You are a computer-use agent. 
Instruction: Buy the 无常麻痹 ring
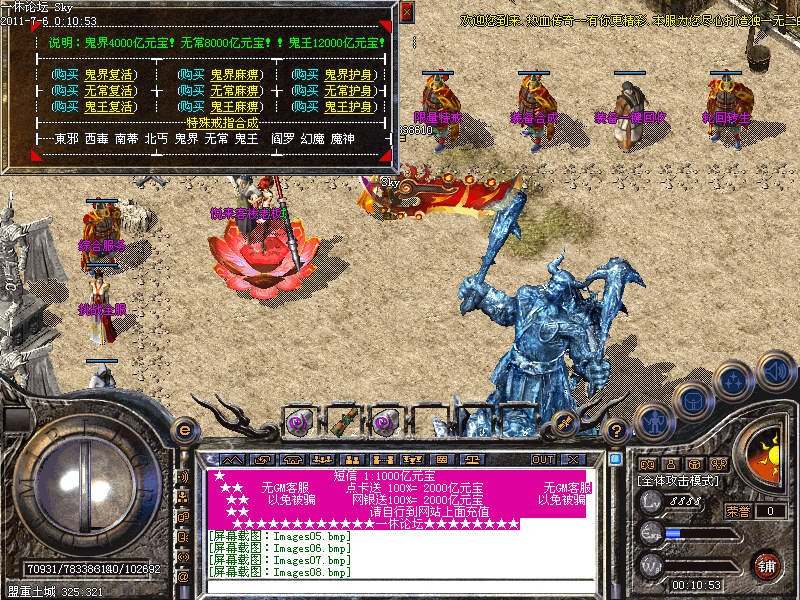tap(221, 91)
